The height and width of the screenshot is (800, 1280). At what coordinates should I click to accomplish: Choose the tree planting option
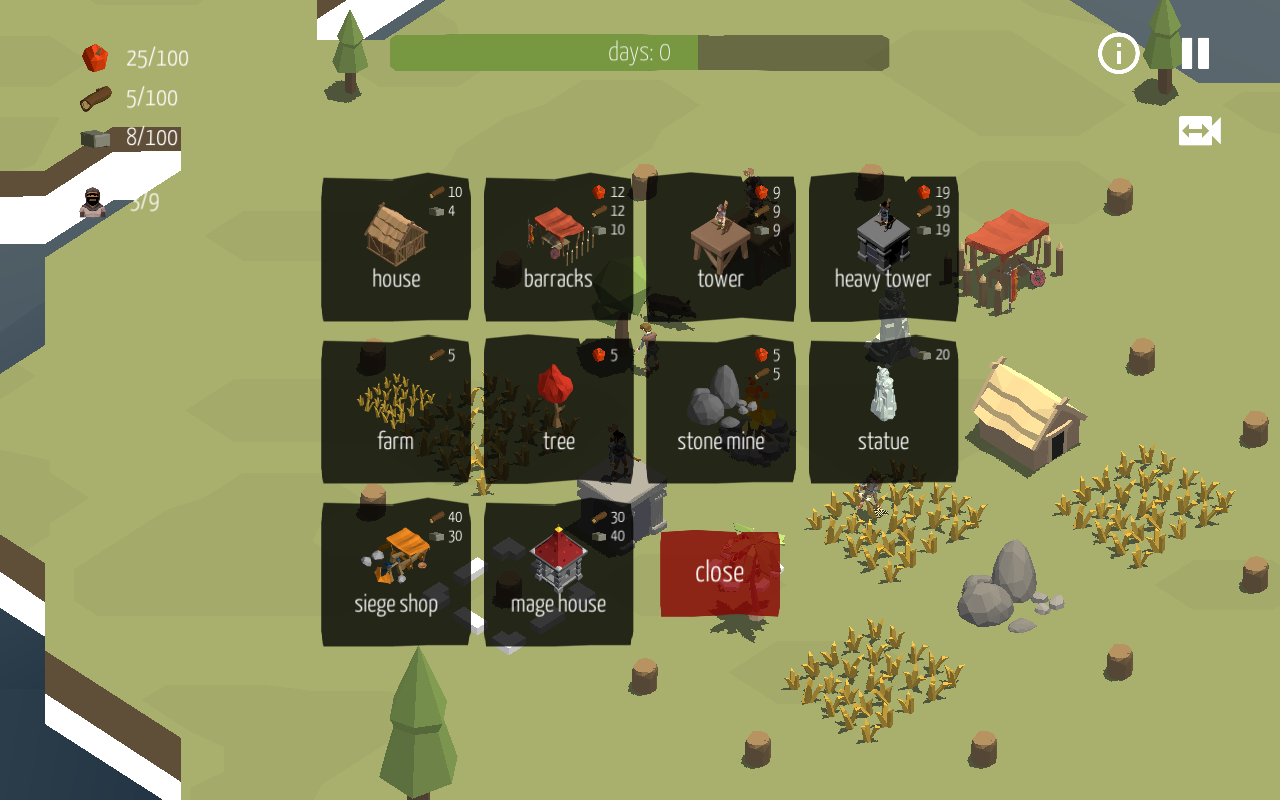558,411
